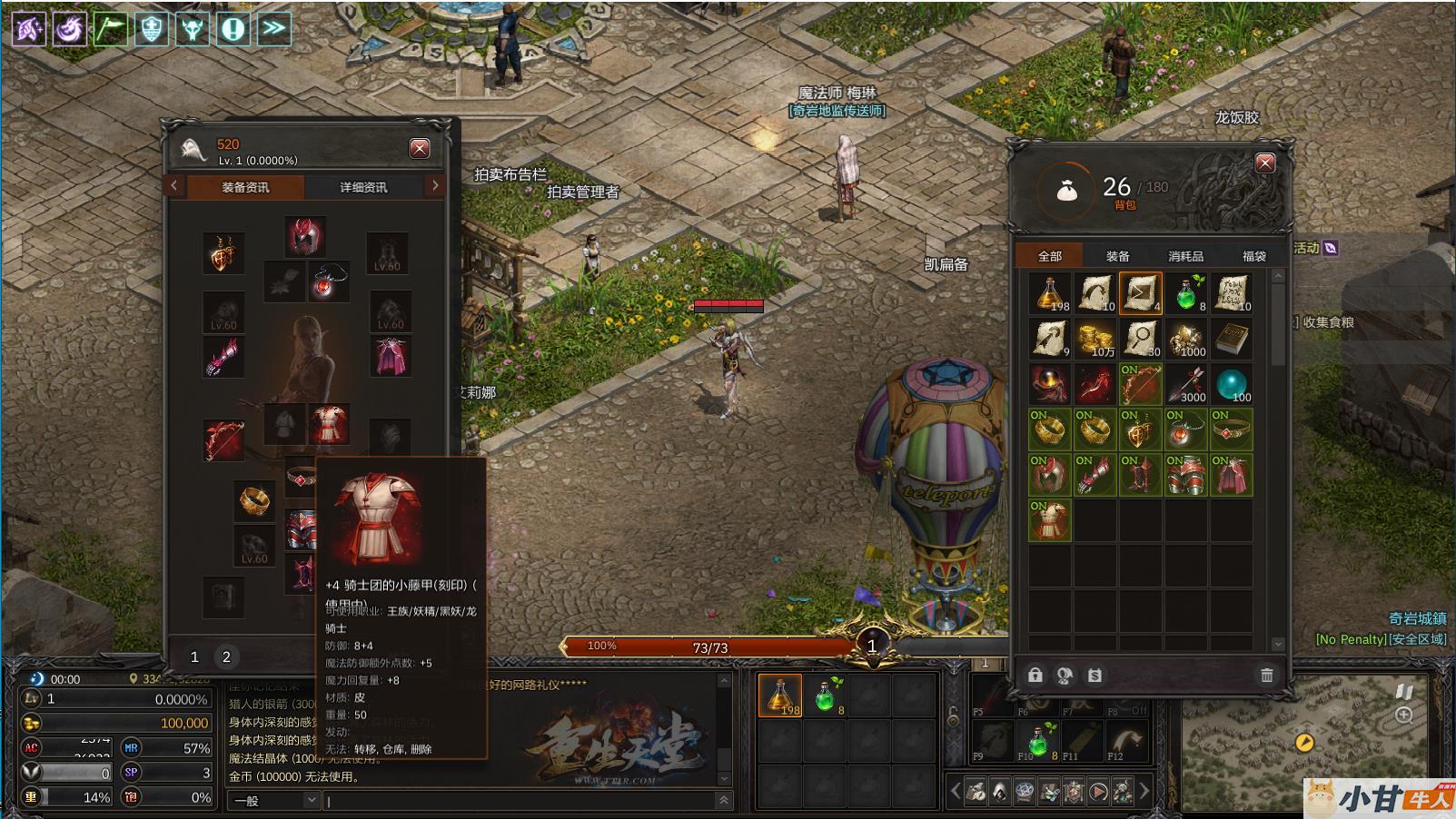Screen dimensions: 1456x819
Task: Show the 福袋 inventory tab
Action: pyautogui.click(x=1253, y=256)
